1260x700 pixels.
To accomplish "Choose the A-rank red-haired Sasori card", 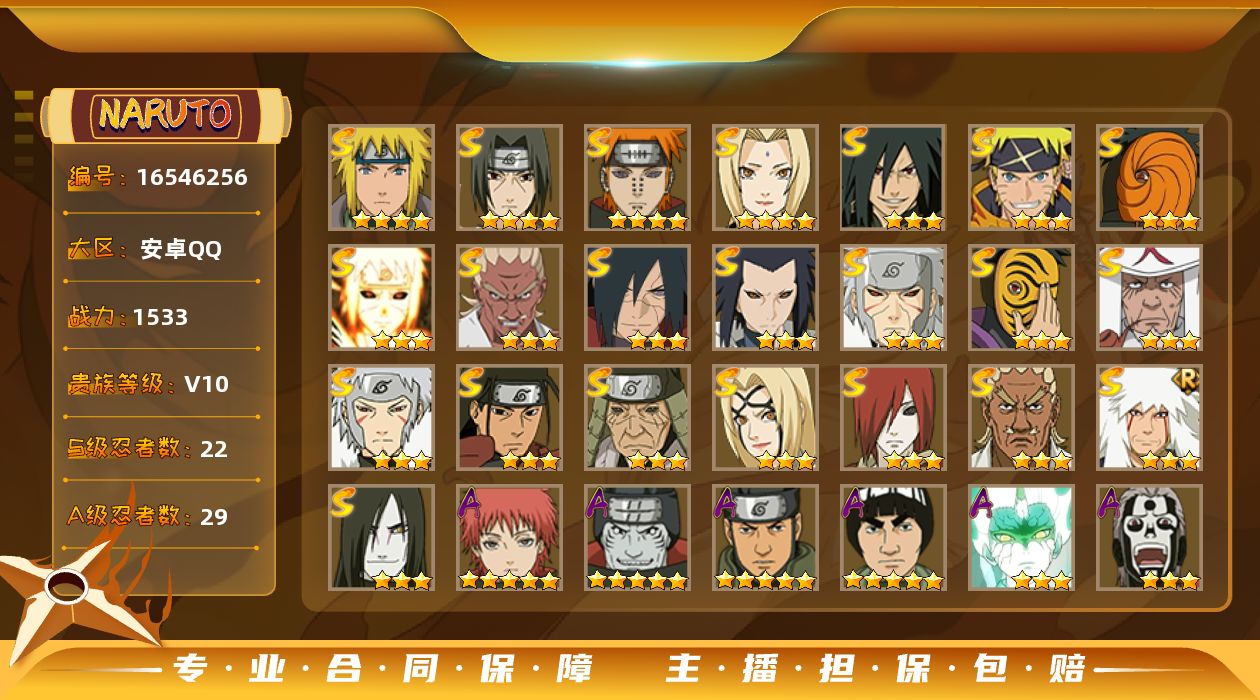I will point(509,537).
